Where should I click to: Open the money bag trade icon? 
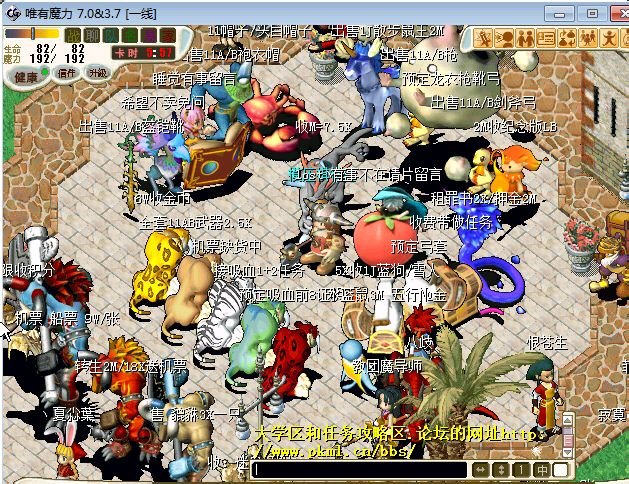click(566, 38)
